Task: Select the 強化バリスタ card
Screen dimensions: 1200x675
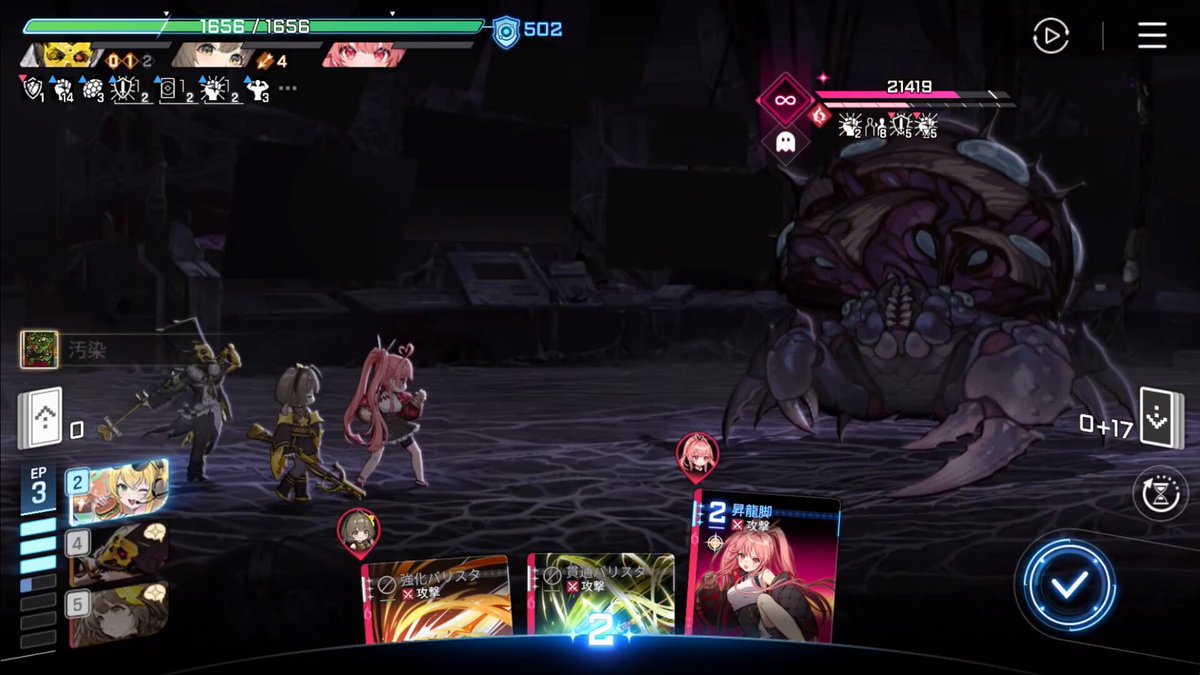Action: point(437,600)
